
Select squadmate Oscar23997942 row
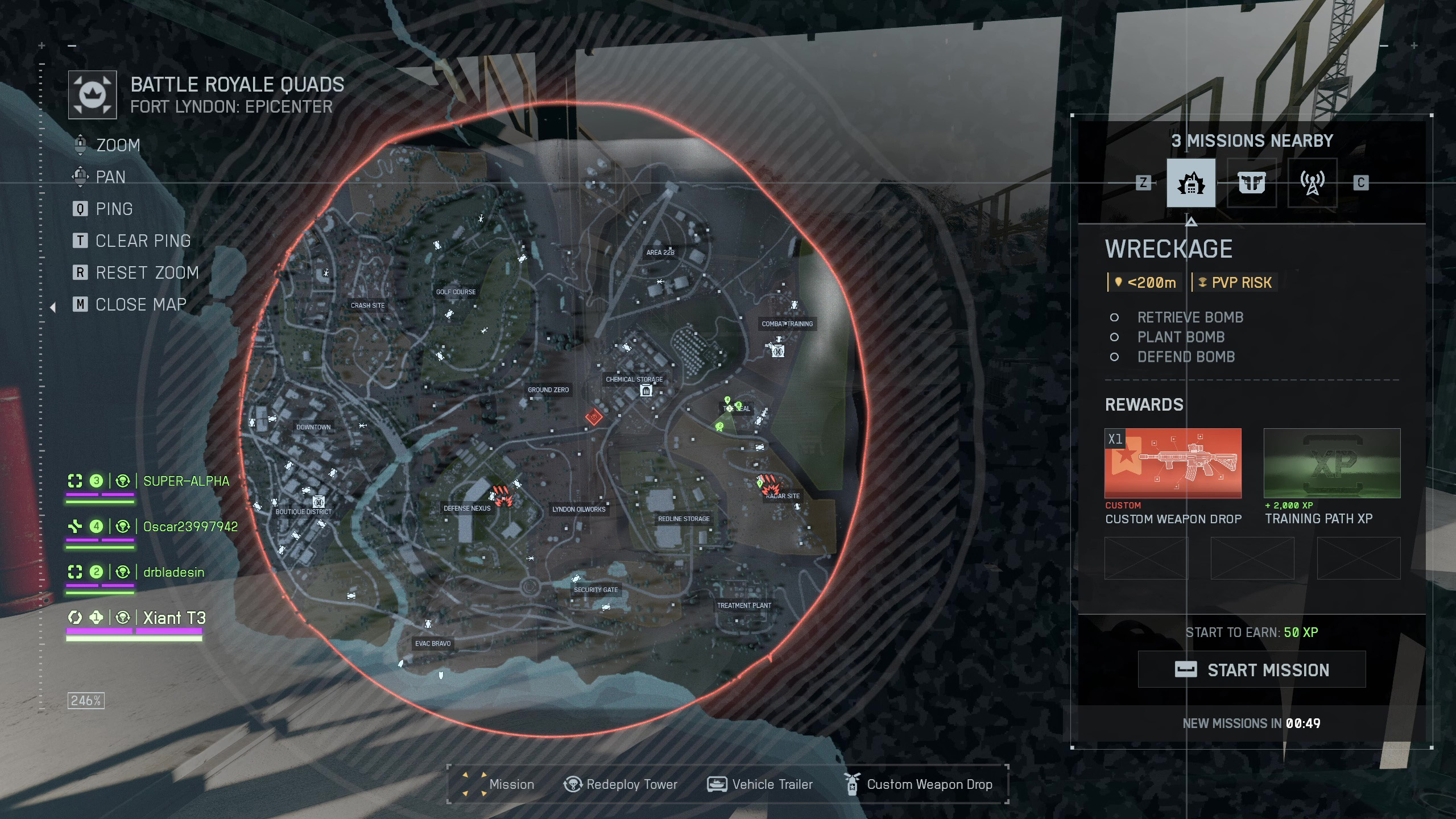tap(190, 527)
